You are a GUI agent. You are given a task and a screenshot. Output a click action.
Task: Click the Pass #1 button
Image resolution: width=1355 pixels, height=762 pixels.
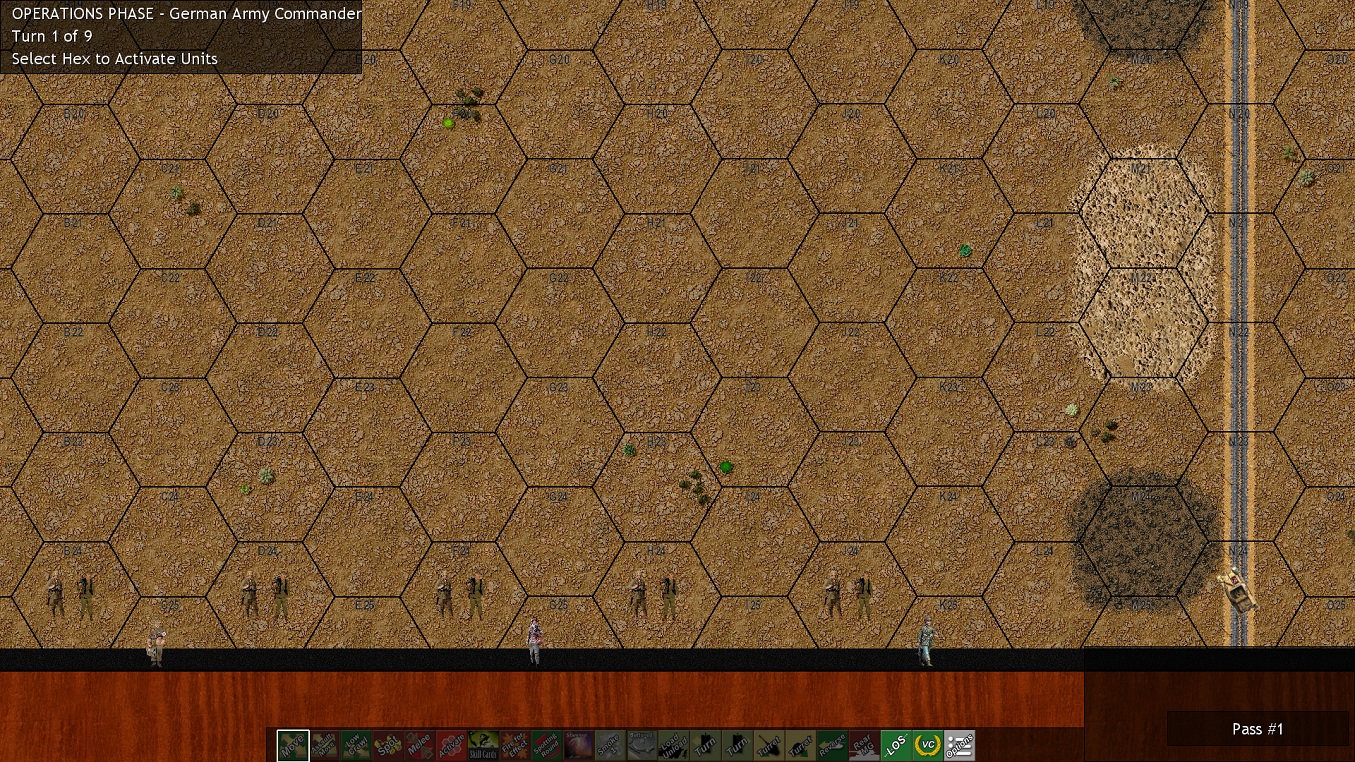point(1257,729)
